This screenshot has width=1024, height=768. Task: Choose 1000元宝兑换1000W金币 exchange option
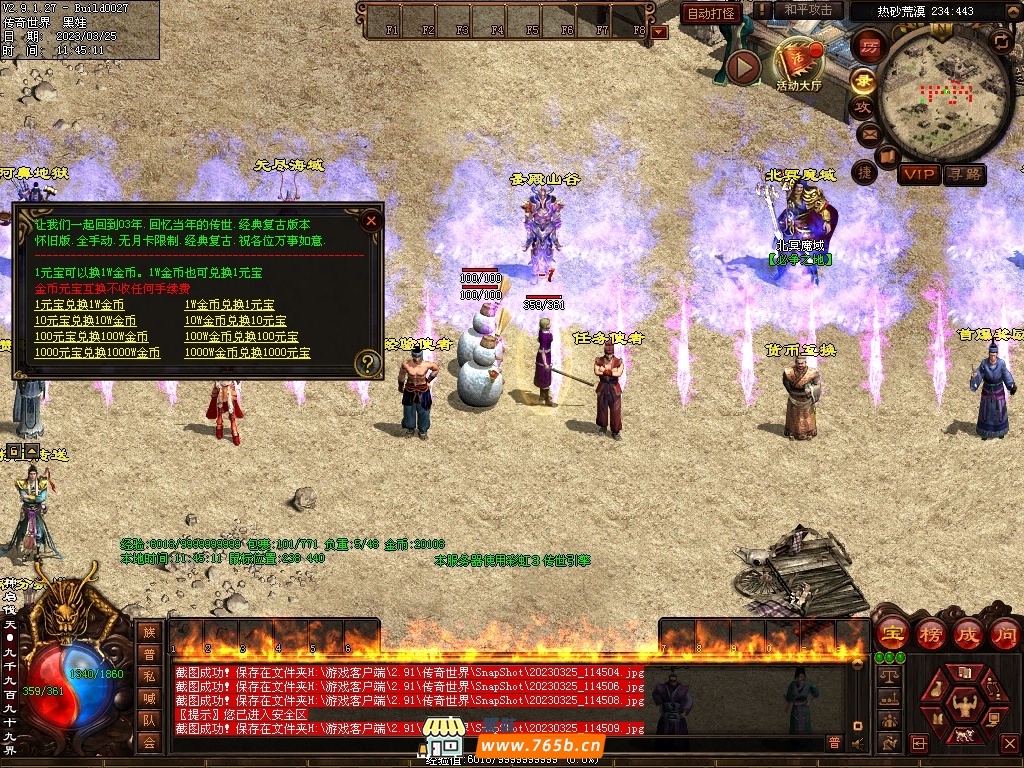point(97,353)
